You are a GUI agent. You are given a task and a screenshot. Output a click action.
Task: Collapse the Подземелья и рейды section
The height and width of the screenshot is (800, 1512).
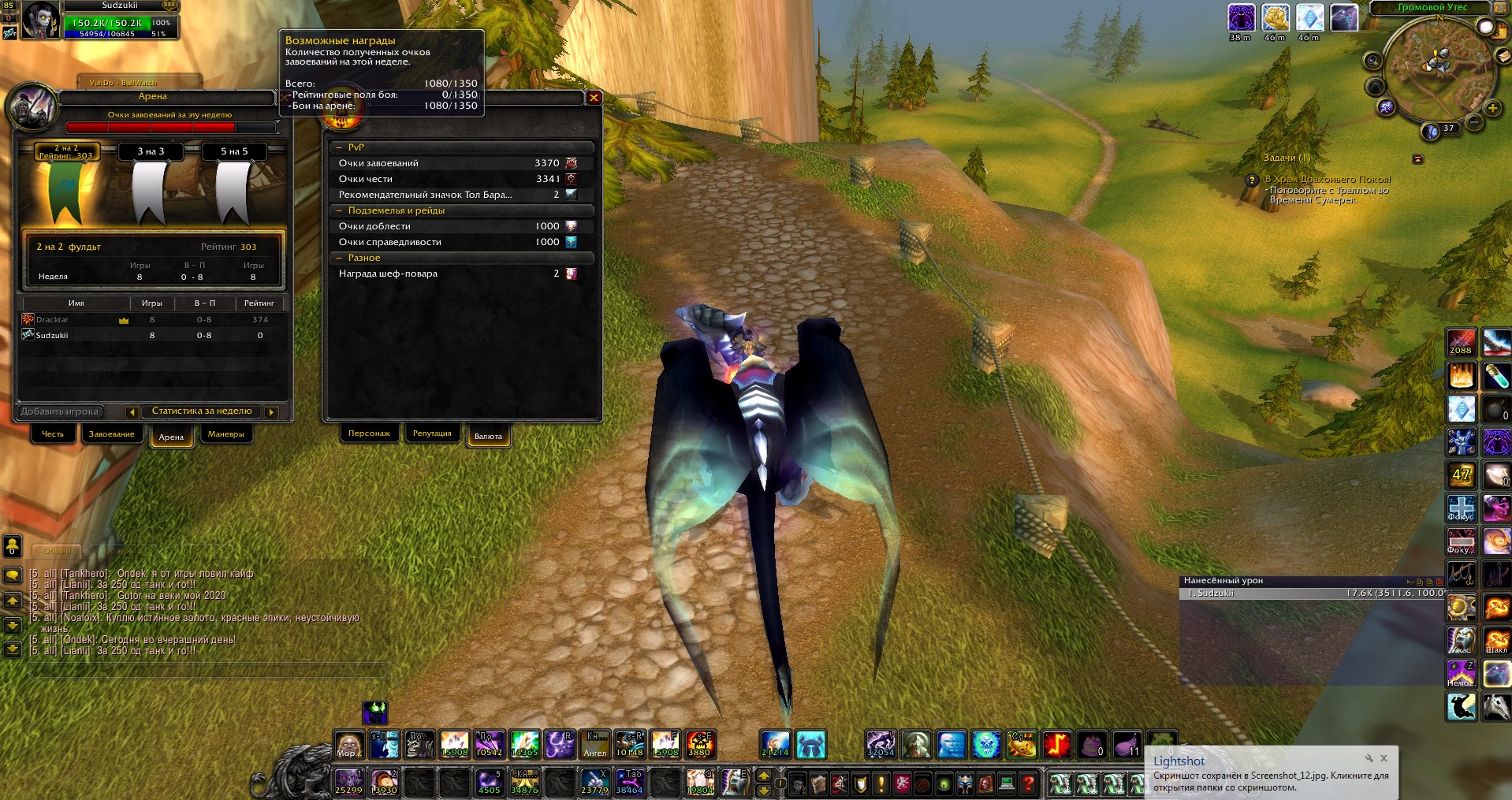pyautogui.click(x=340, y=211)
